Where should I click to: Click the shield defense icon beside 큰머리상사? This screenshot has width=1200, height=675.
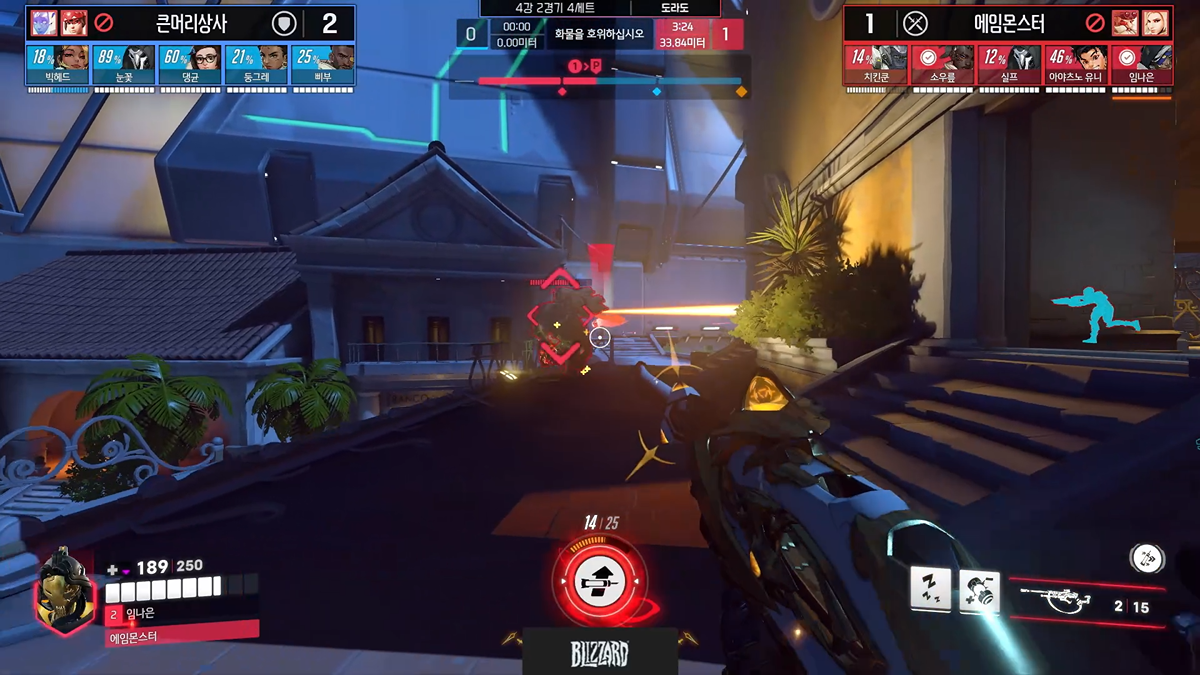click(284, 24)
